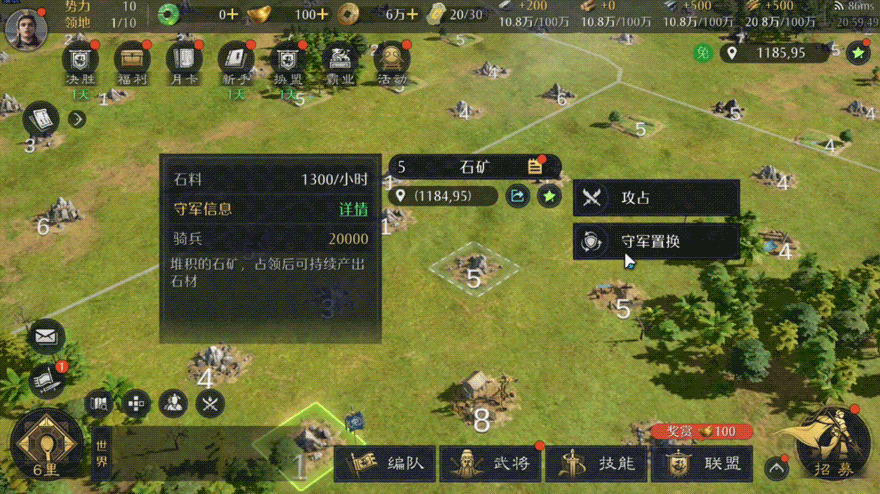Open the 技能 skills menu
The width and height of the screenshot is (880, 494).
pos(597,464)
